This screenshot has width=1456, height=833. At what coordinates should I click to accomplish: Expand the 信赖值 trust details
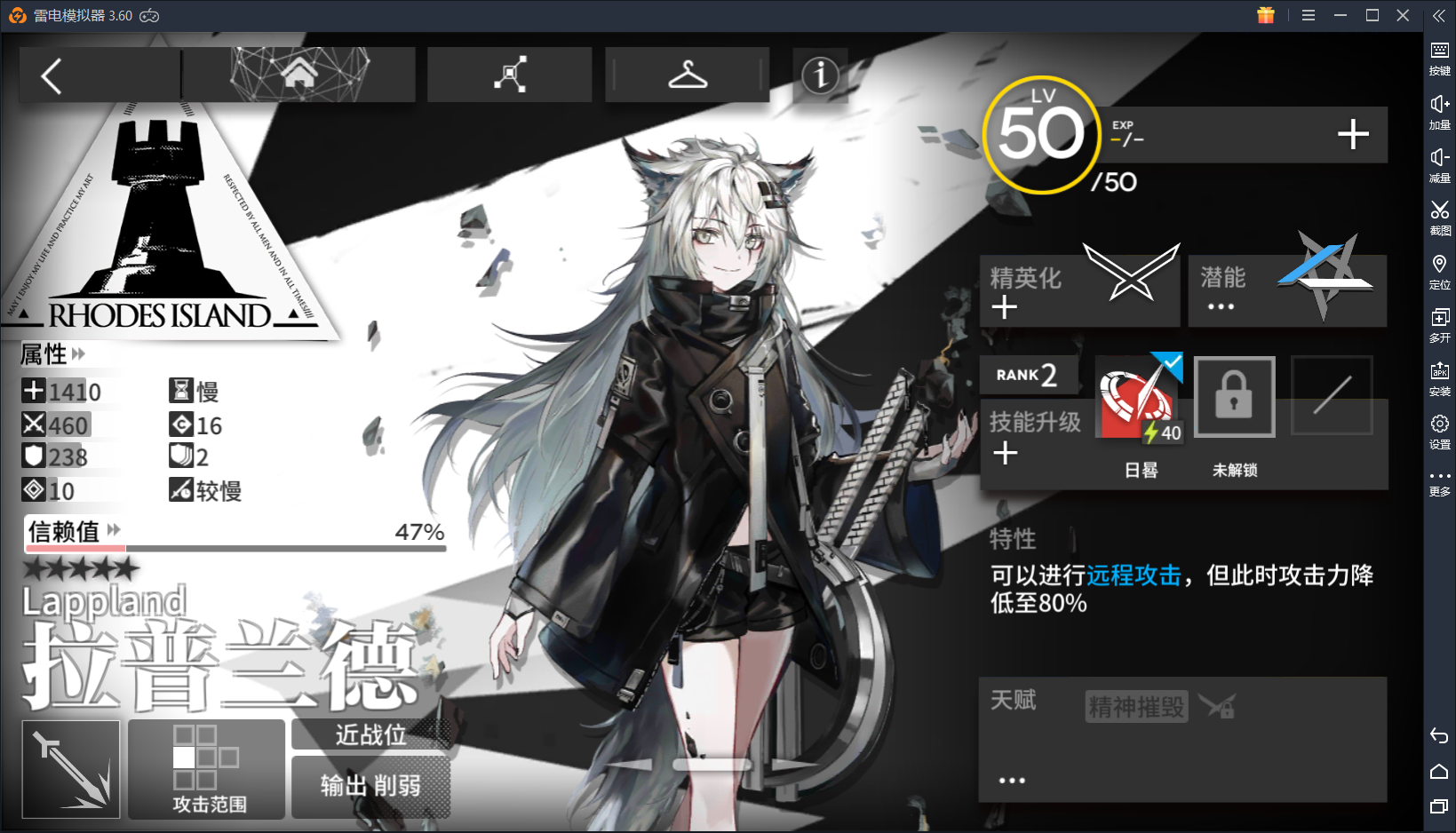pyautogui.click(x=112, y=529)
